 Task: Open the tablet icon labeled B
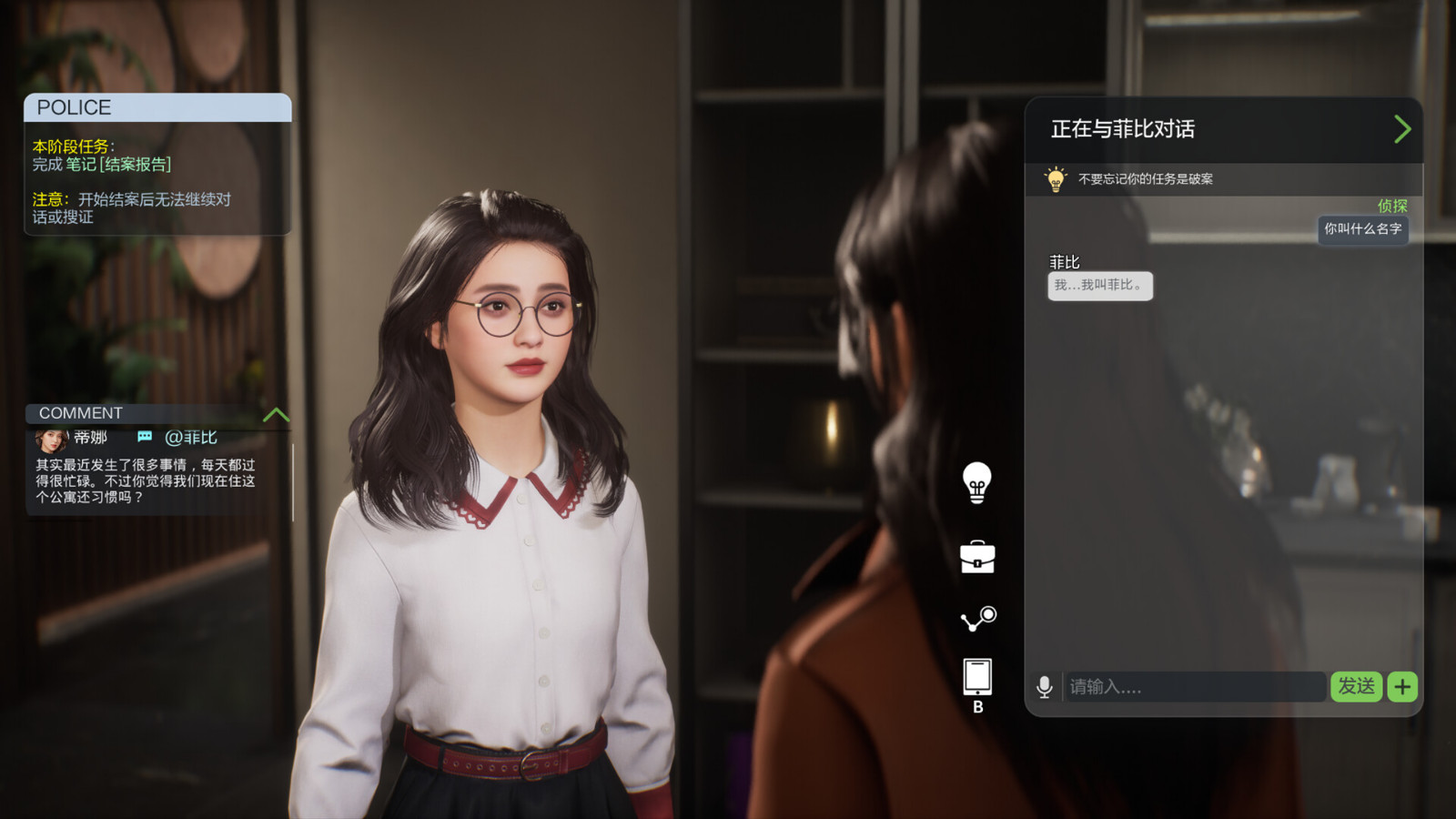coord(977,673)
